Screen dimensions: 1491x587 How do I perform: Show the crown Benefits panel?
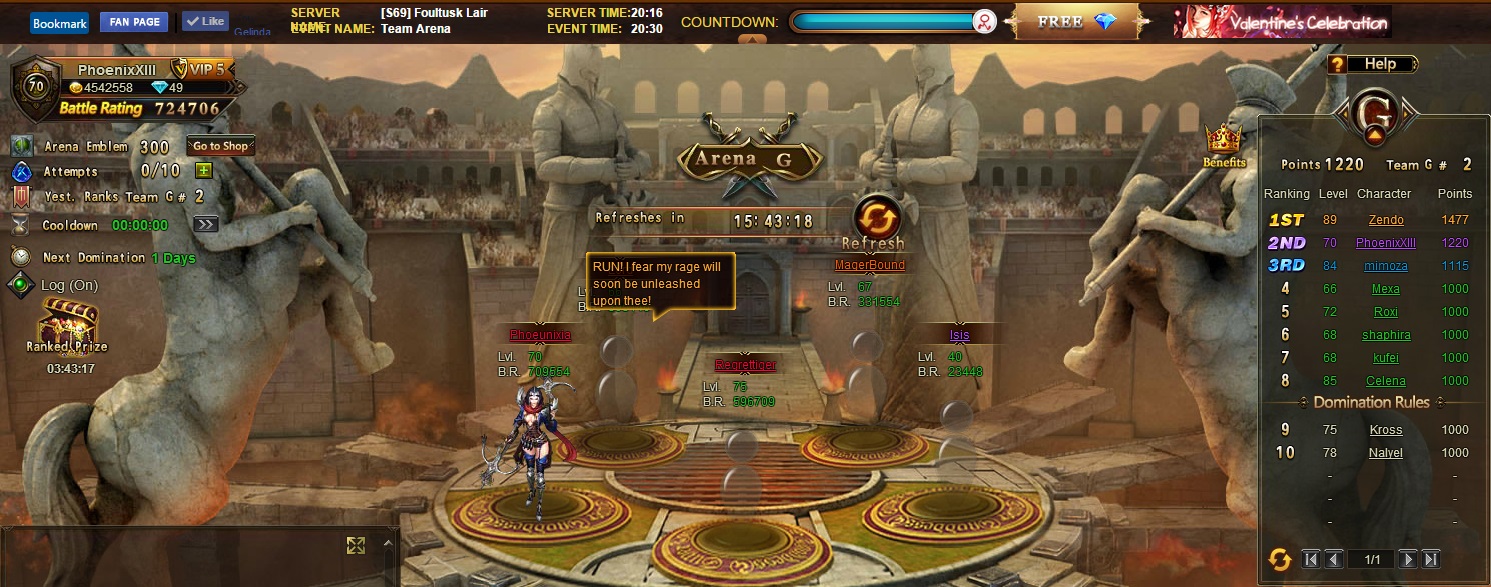click(1223, 145)
